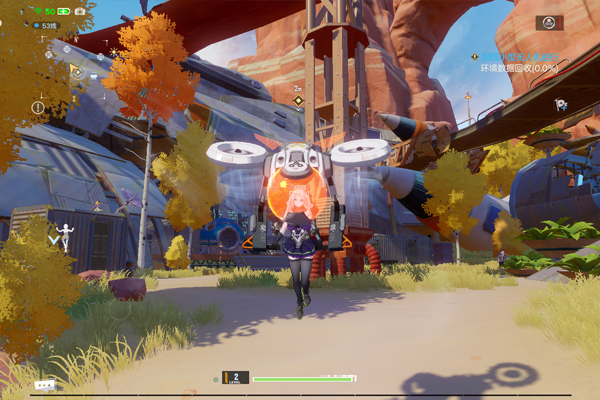
Task: Select the line 53 channel indicator
Action: pyautogui.click(x=45, y=26)
